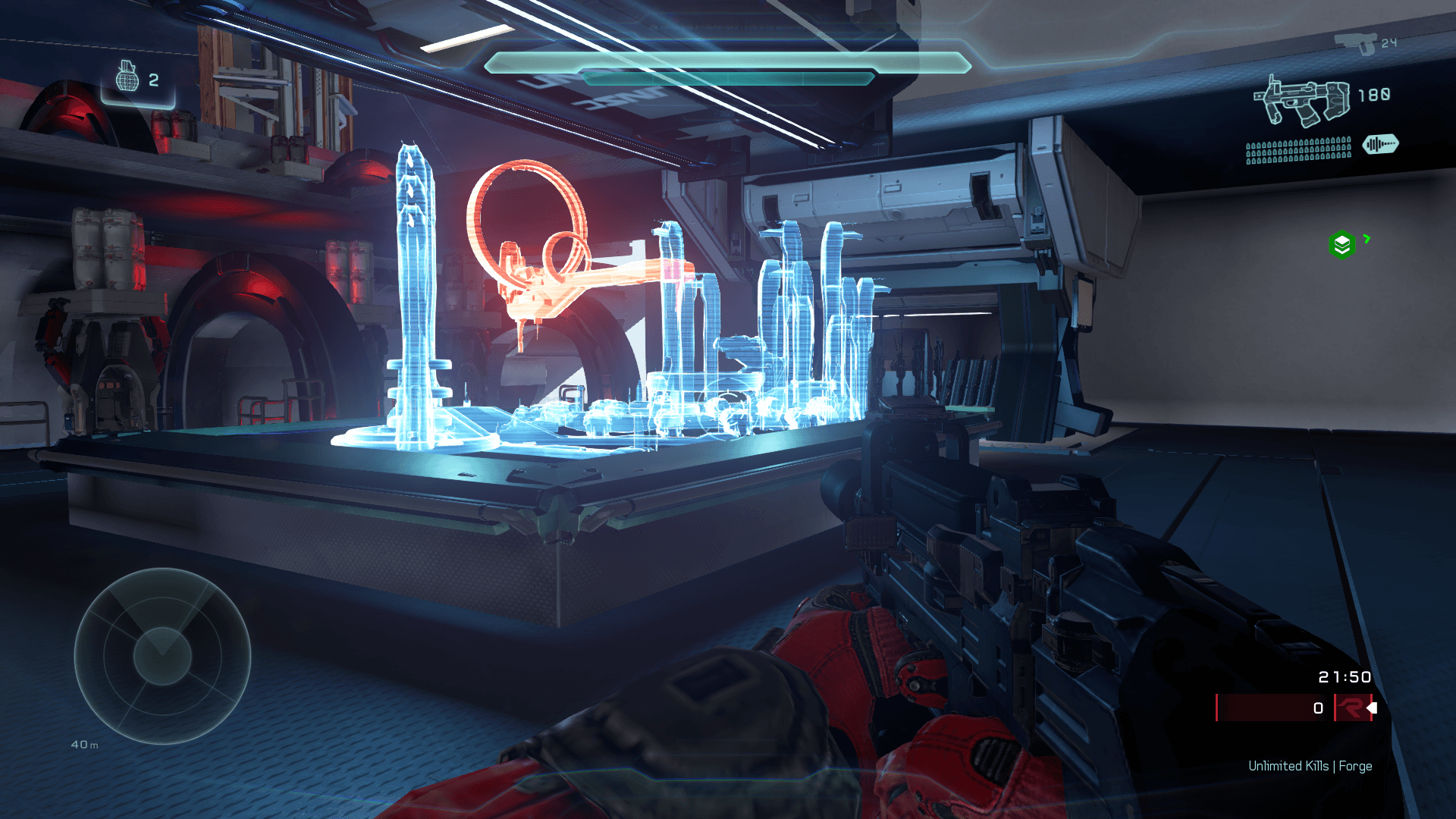Image resolution: width=1456 pixels, height=819 pixels.
Task: Select the SMG primary weapon icon
Action: [x=1302, y=101]
